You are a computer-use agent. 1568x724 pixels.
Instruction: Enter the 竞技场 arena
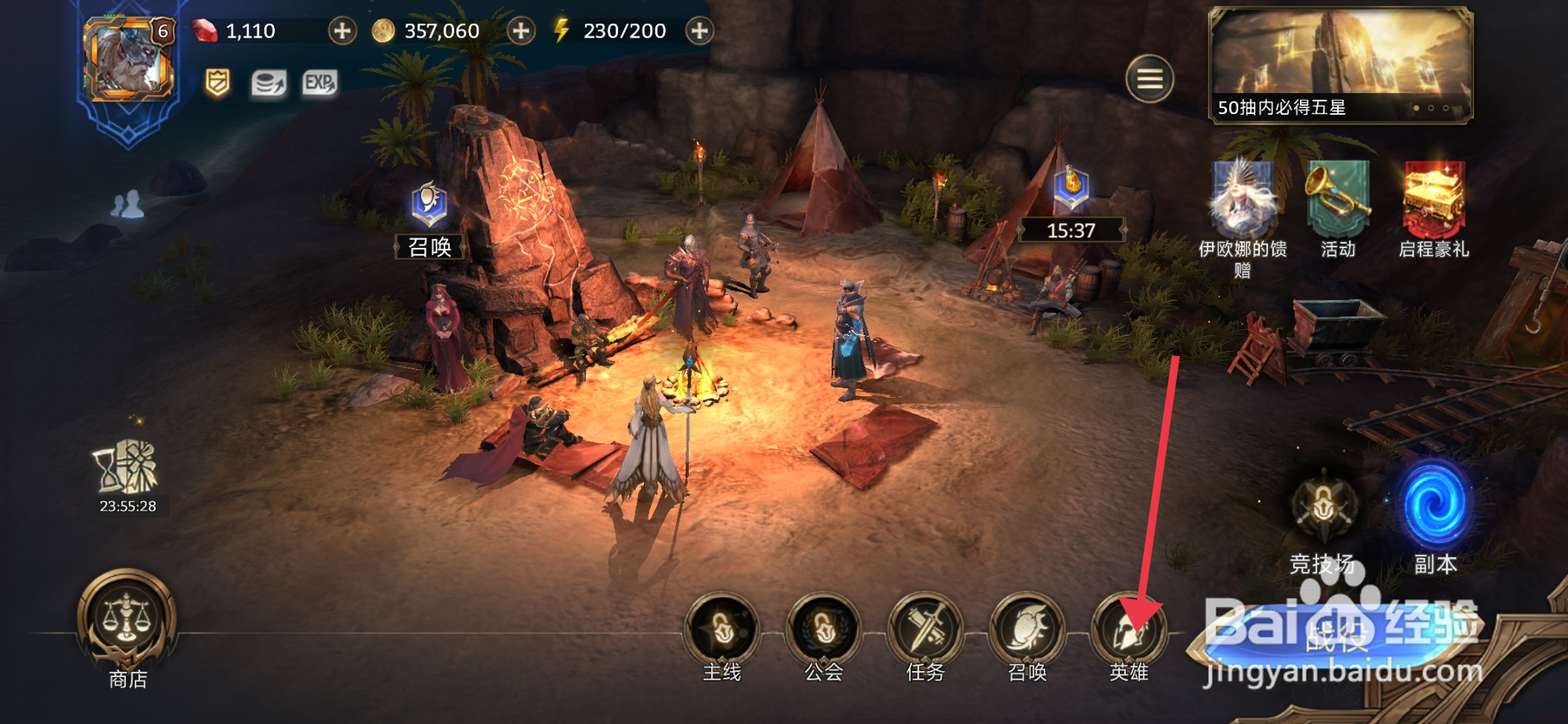tap(1323, 511)
